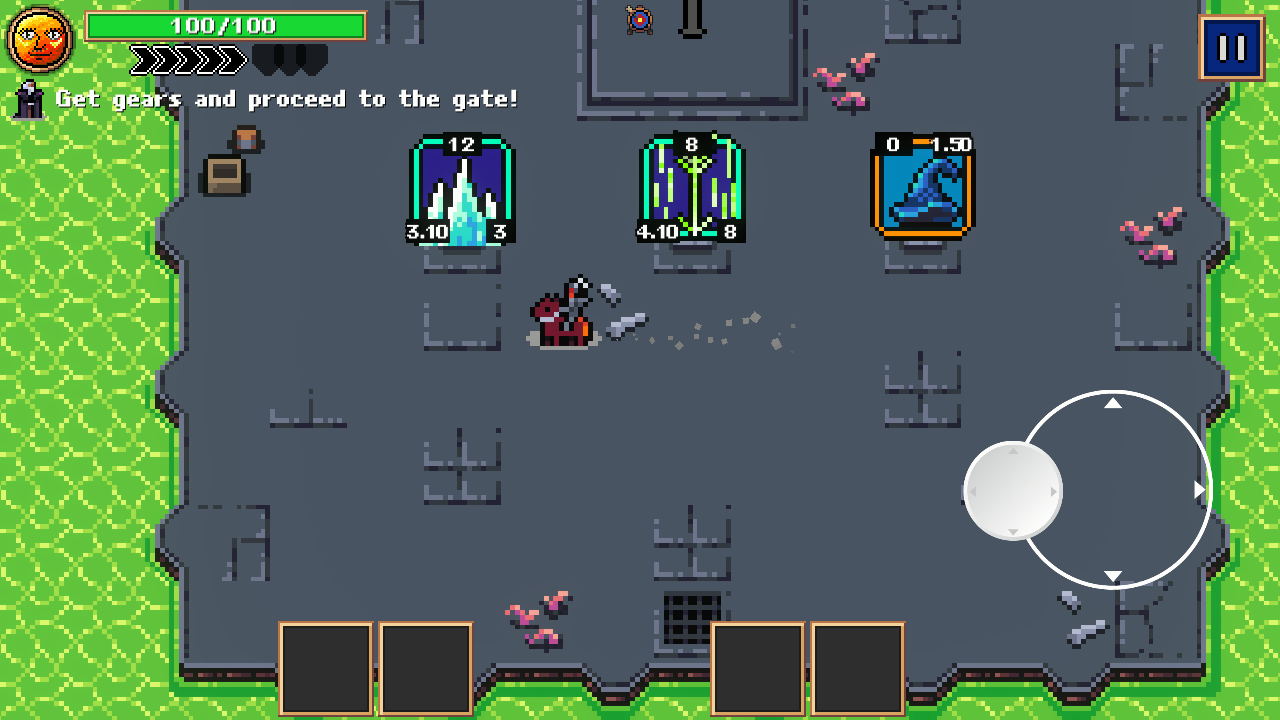
Task: Pick the blue wizard hat upgrade card
Action: 921,192
